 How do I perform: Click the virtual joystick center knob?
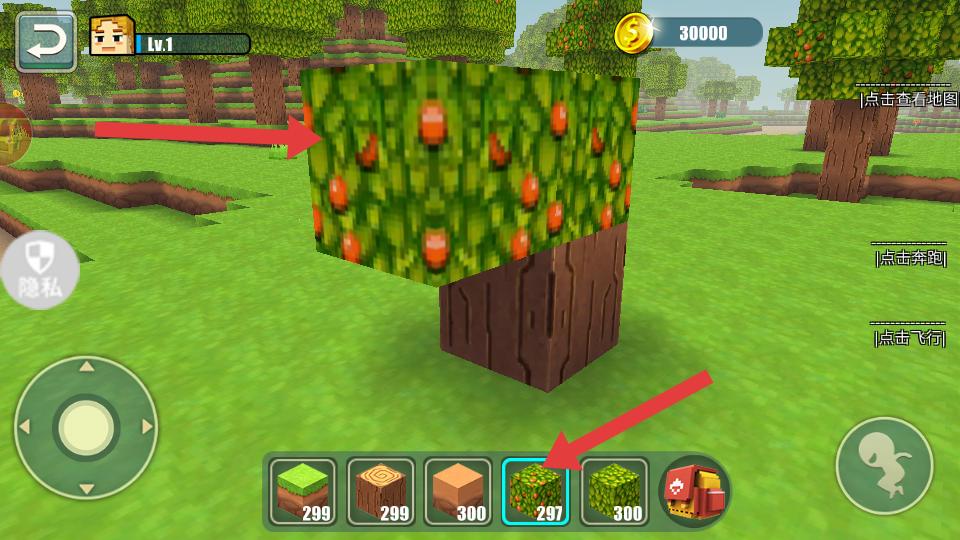[x=86, y=427]
